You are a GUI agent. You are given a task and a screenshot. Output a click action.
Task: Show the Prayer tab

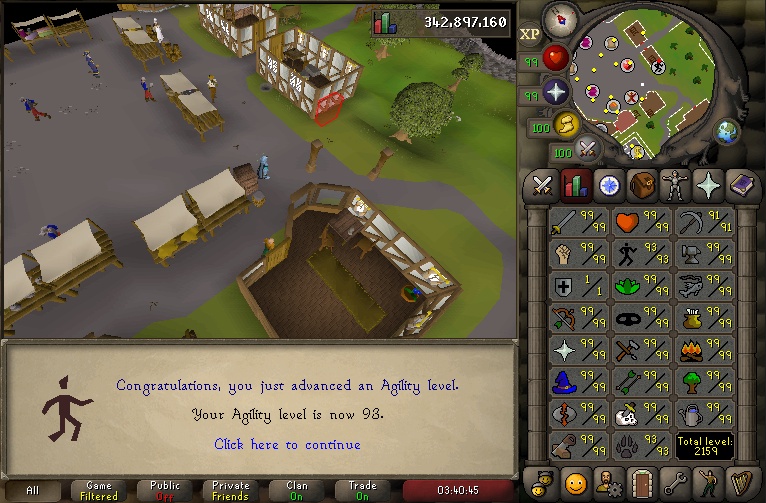[x=706, y=185]
